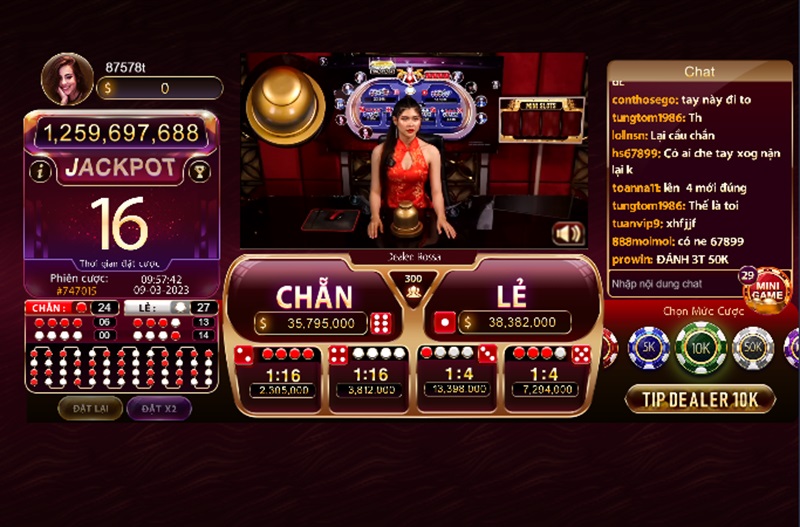The image size is (800, 527).
Task: Open the Mini Game button
Action: [765, 290]
